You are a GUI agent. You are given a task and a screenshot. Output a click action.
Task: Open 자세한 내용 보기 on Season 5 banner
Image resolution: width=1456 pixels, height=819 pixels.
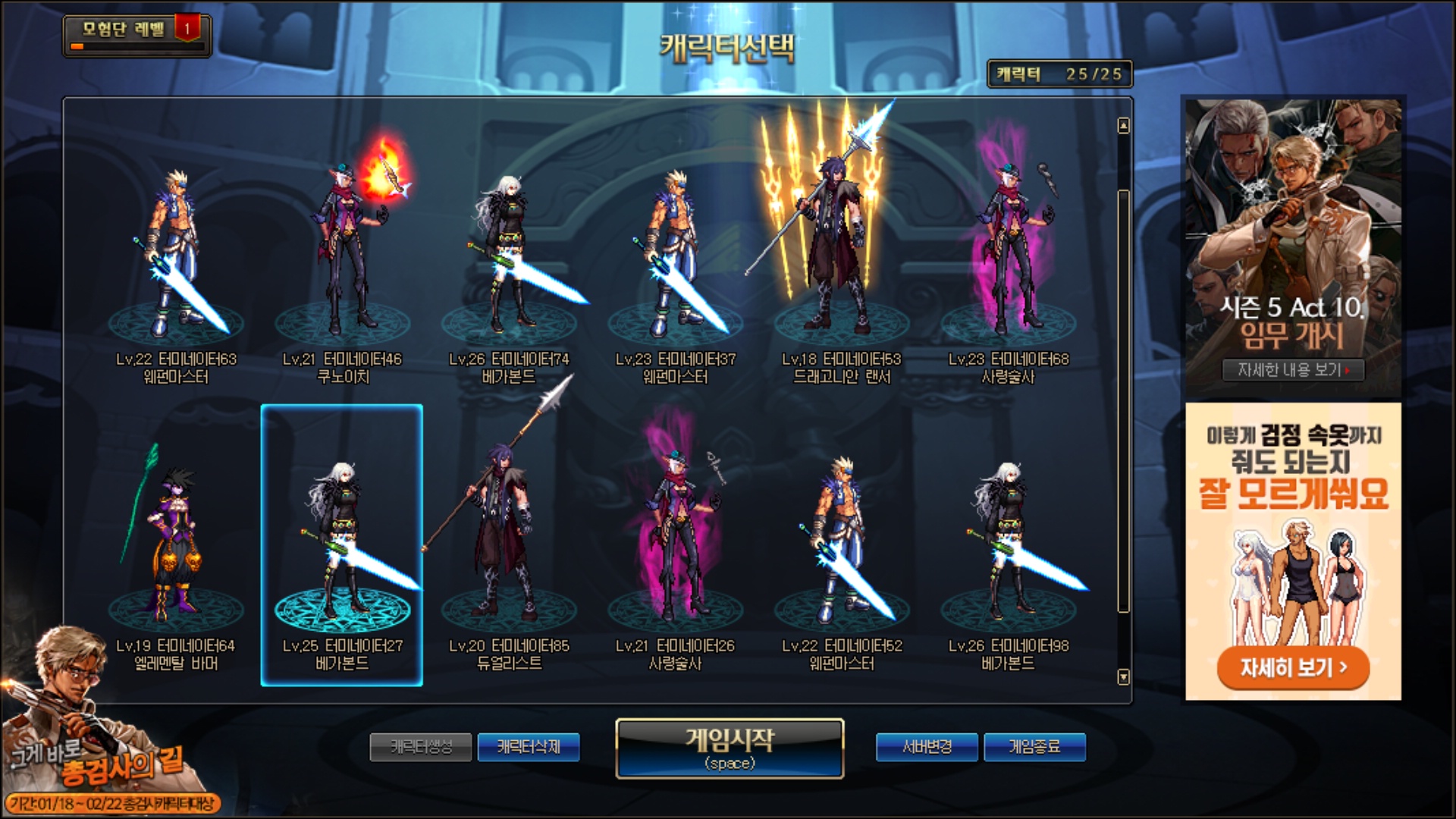1293,370
